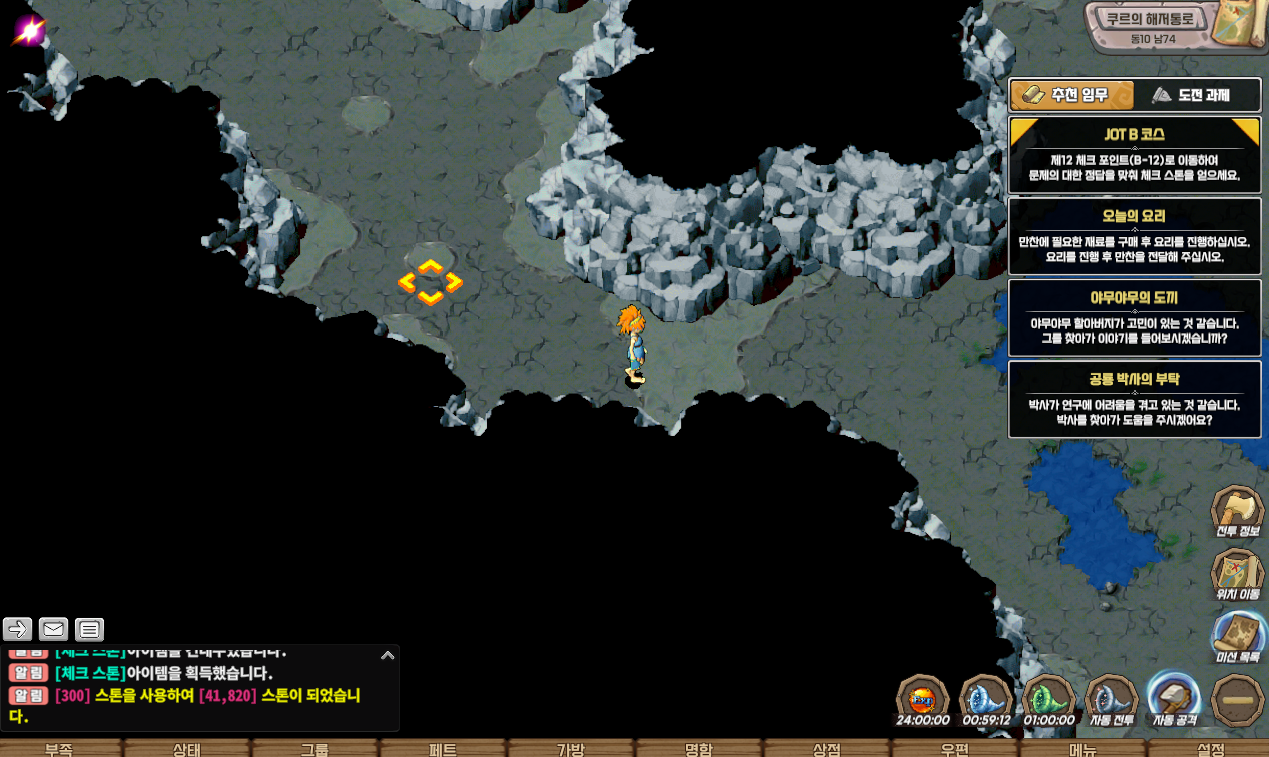The image size is (1269, 757).
Task: Open 전투 정보 axe icon
Action: coord(1237,511)
